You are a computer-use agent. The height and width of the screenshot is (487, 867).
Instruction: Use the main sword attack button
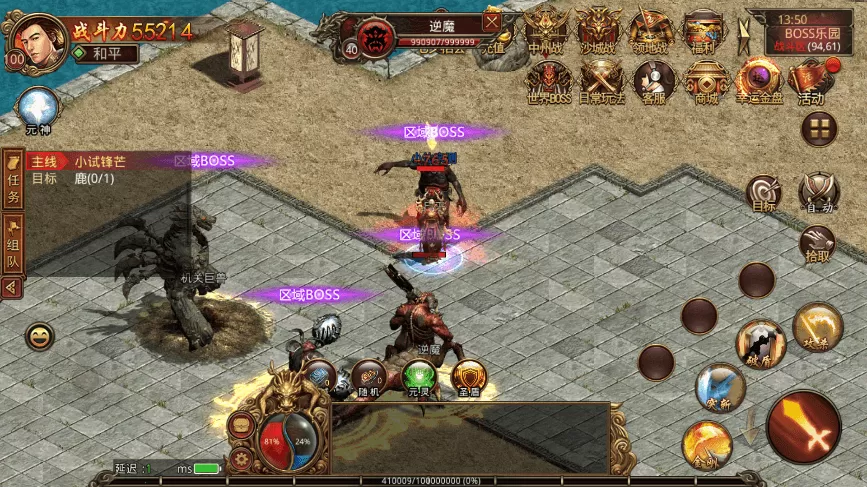click(804, 427)
